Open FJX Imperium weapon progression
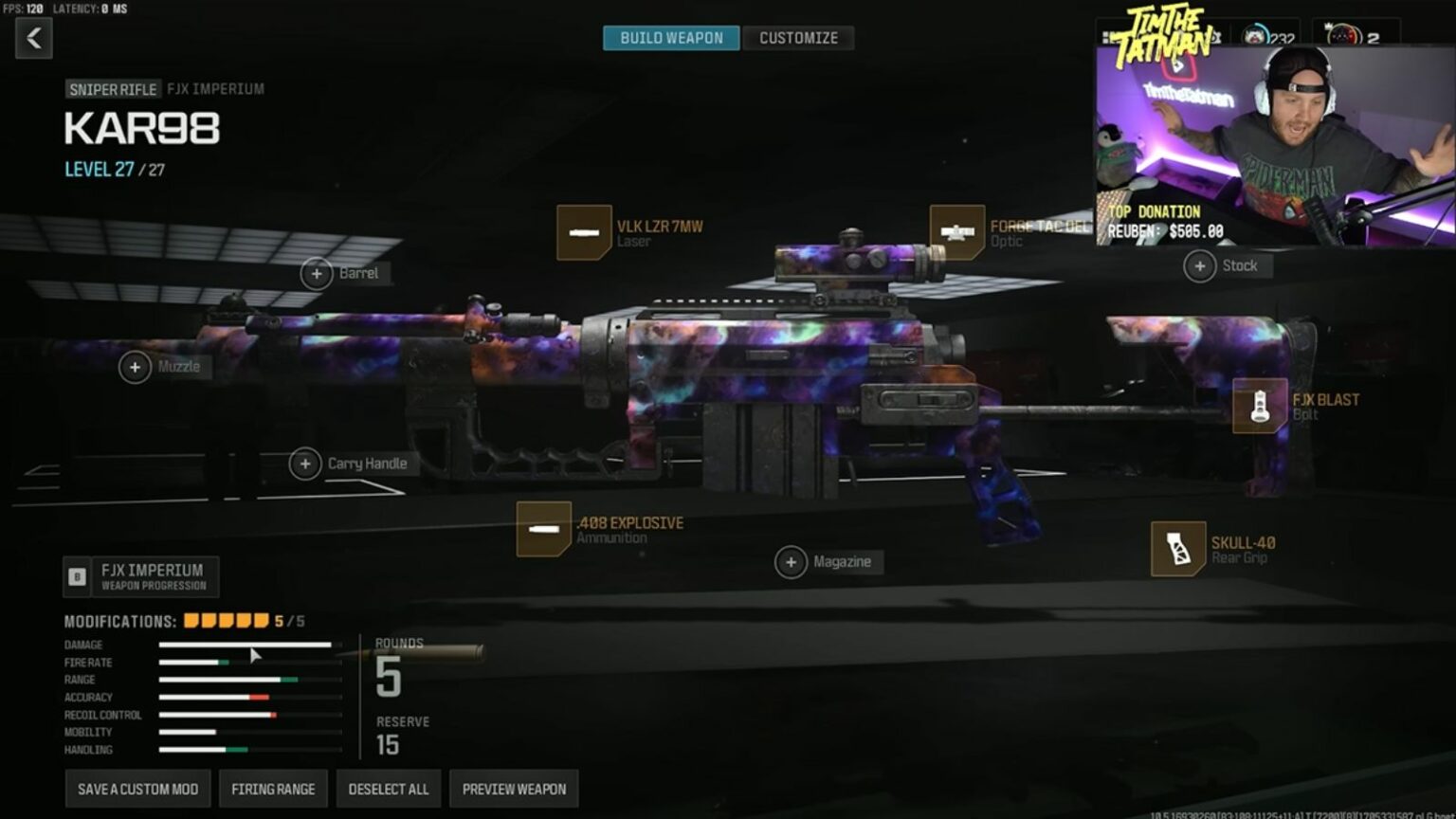The height and width of the screenshot is (819, 1456). tap(141, 576)
